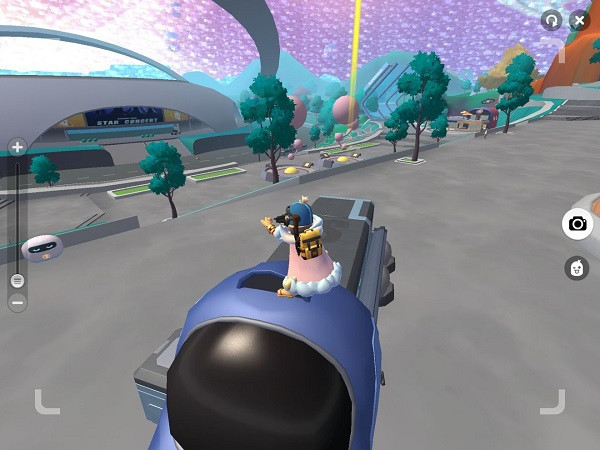Viewport: 600px width, 450px height.
Task: Tap the rotate camera arrow icon
Action: [551, 20]
